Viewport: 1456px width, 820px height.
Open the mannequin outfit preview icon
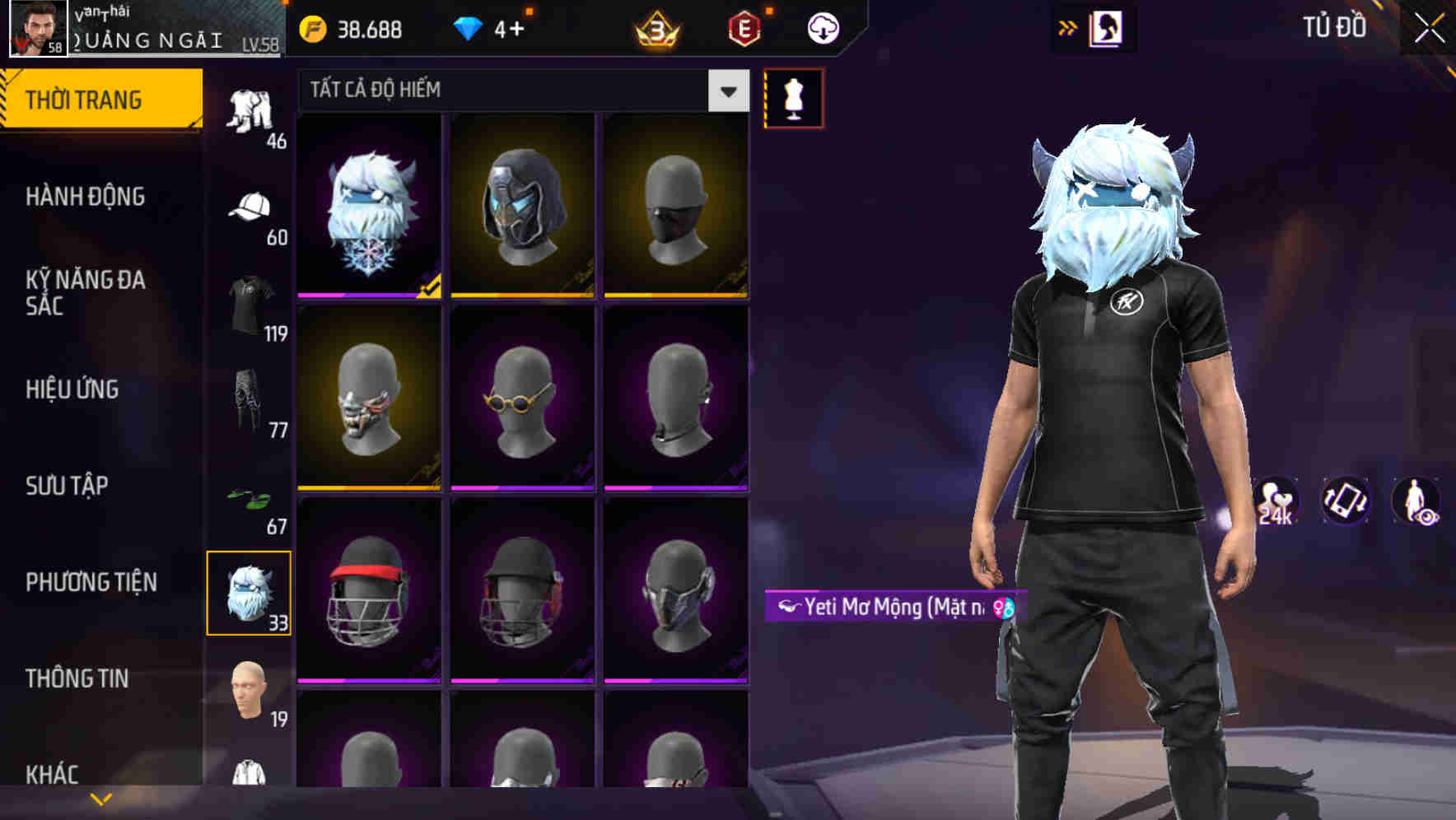pos(792,96)
